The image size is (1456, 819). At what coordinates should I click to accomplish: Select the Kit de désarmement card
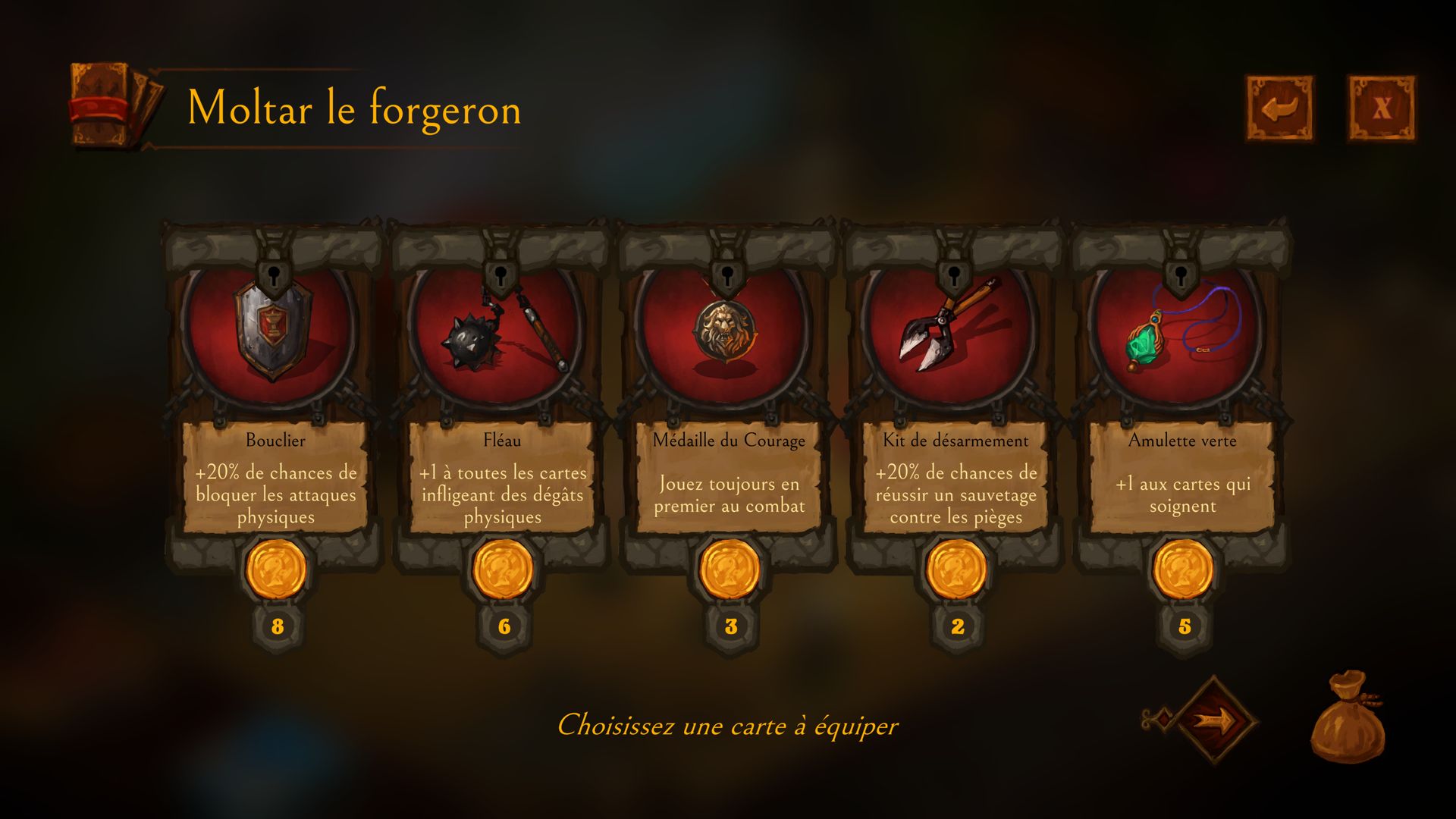click(x=955, y=379)
